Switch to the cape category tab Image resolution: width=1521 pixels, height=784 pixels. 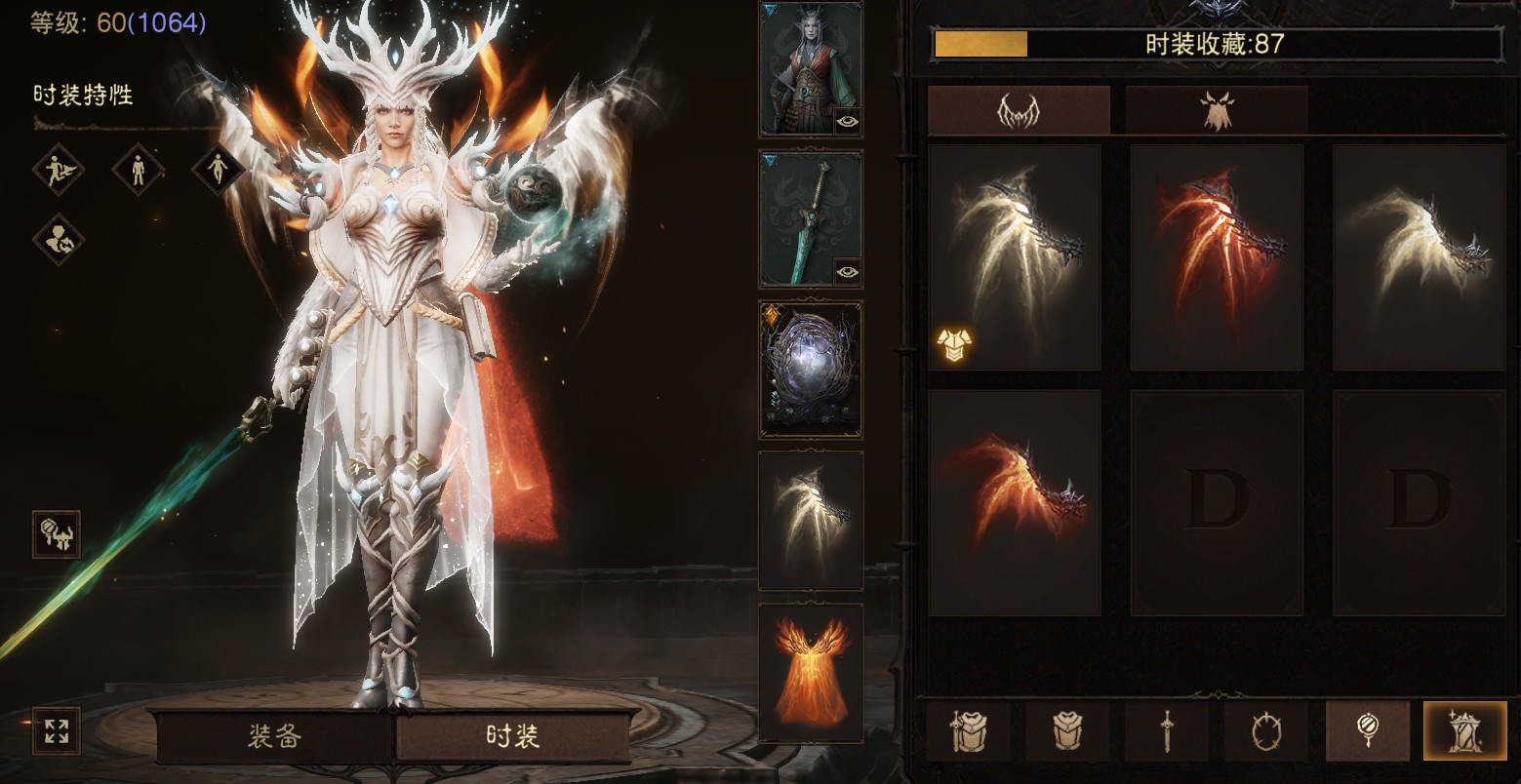coord(1216,110)
